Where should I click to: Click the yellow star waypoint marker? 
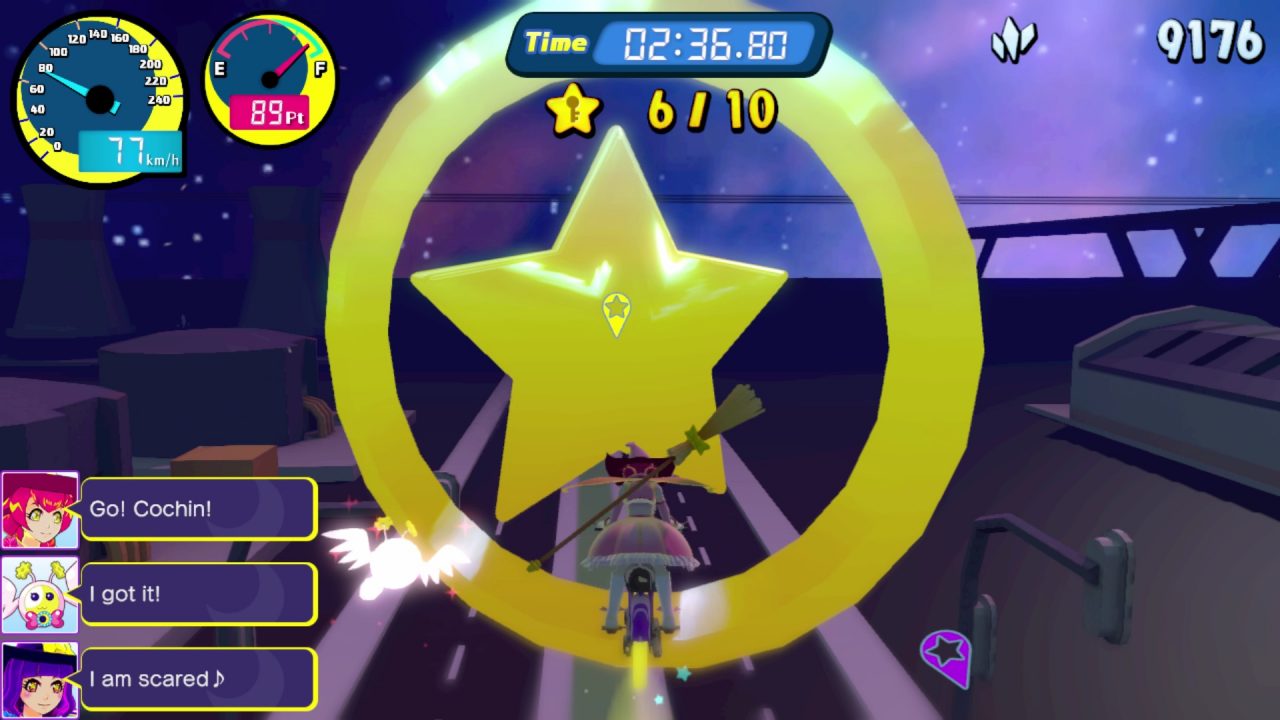point(616,311)
